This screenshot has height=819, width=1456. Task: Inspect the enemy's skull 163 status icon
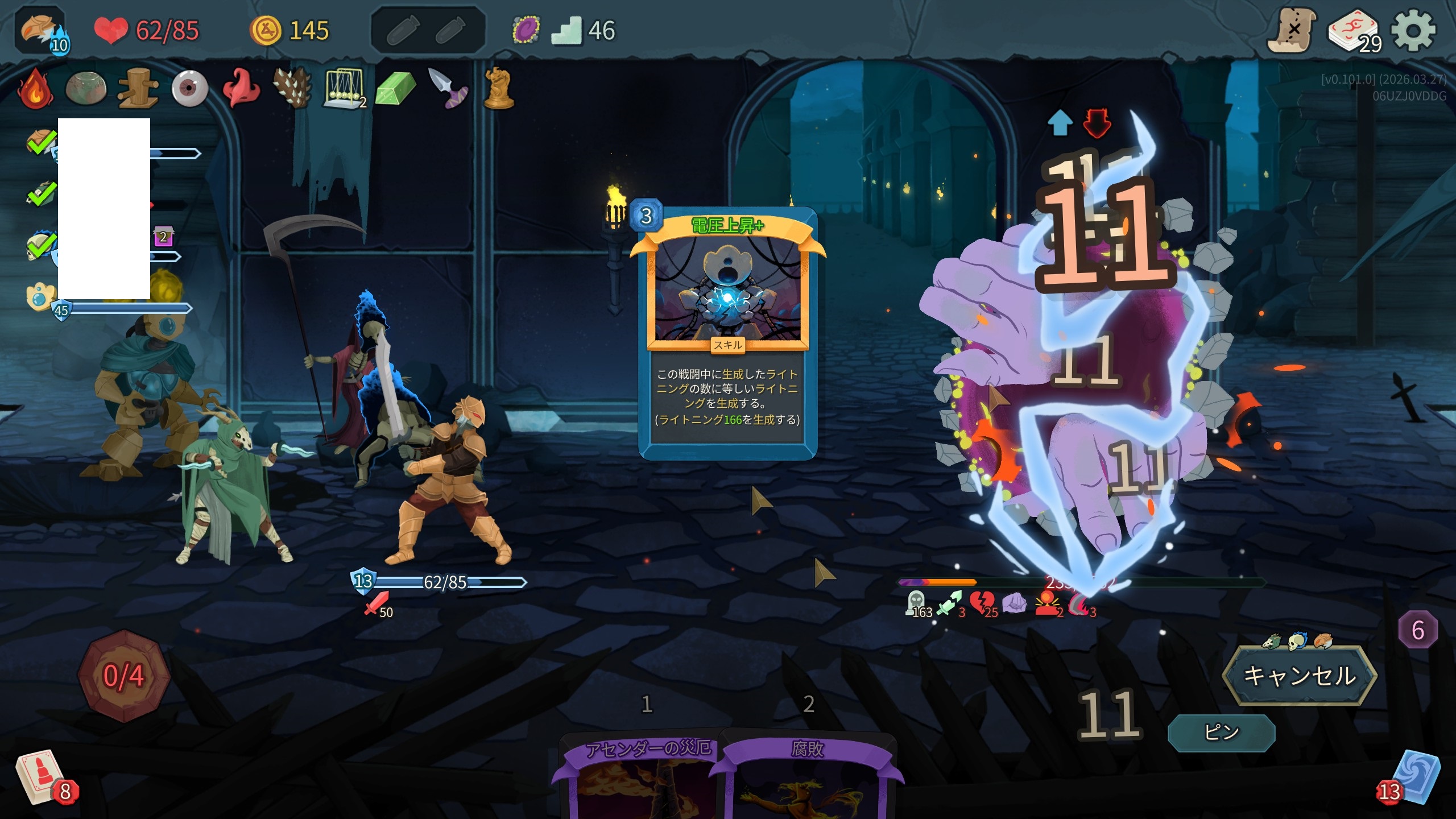click(917, 604)
